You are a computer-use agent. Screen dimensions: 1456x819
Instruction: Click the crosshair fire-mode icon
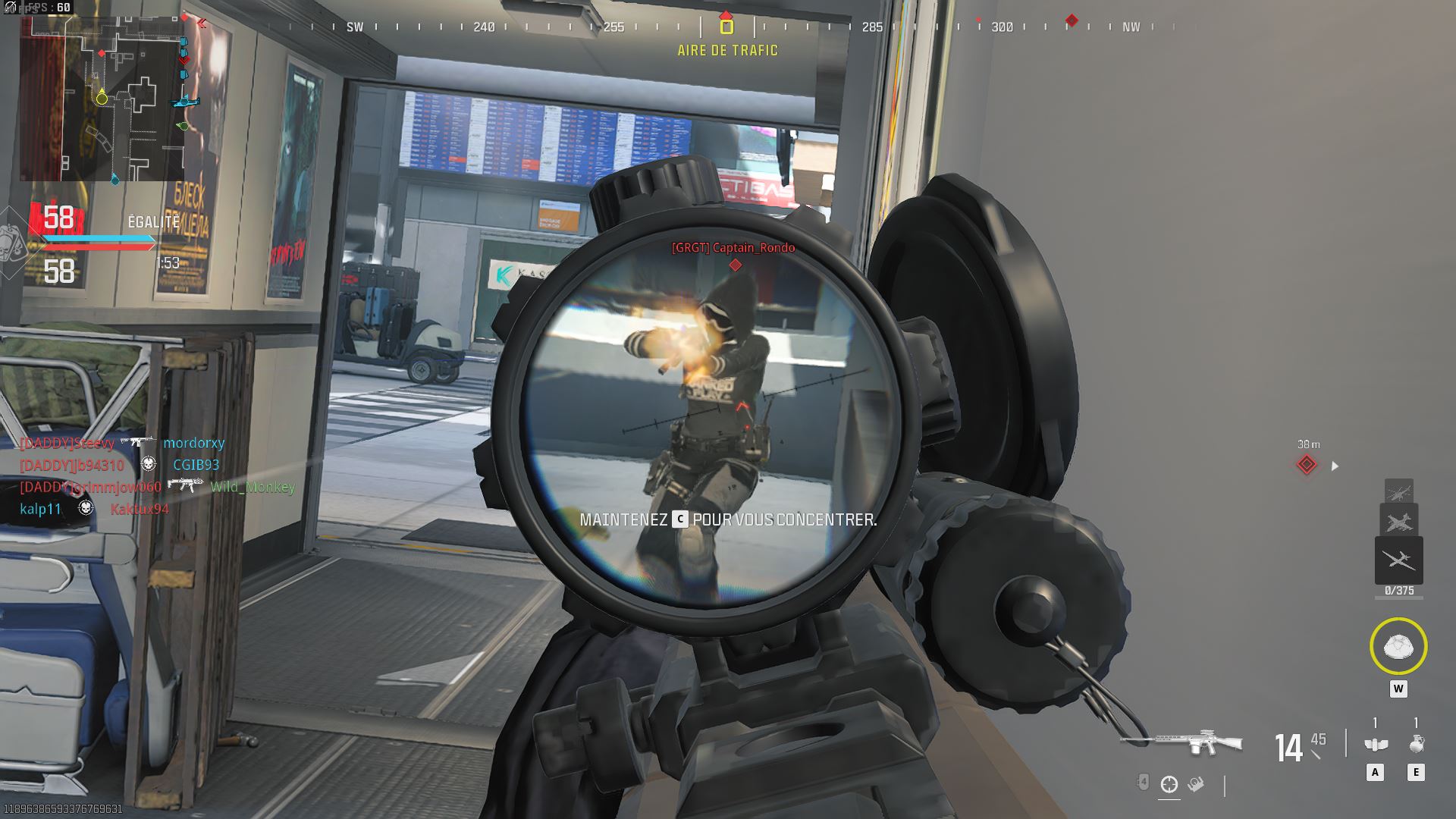click(1169, 784)
